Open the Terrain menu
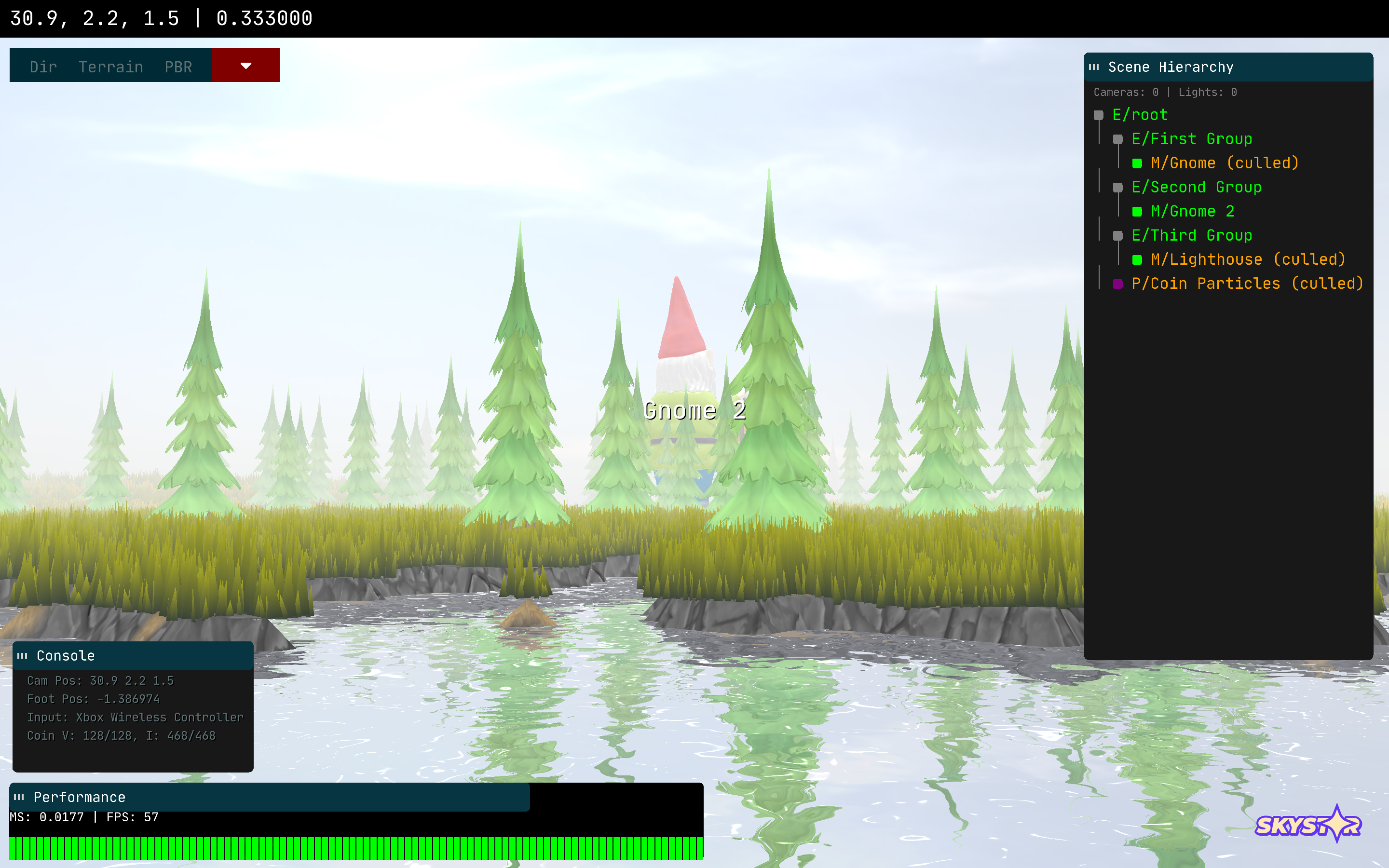The image size is (1389, 868). [111, 67]
